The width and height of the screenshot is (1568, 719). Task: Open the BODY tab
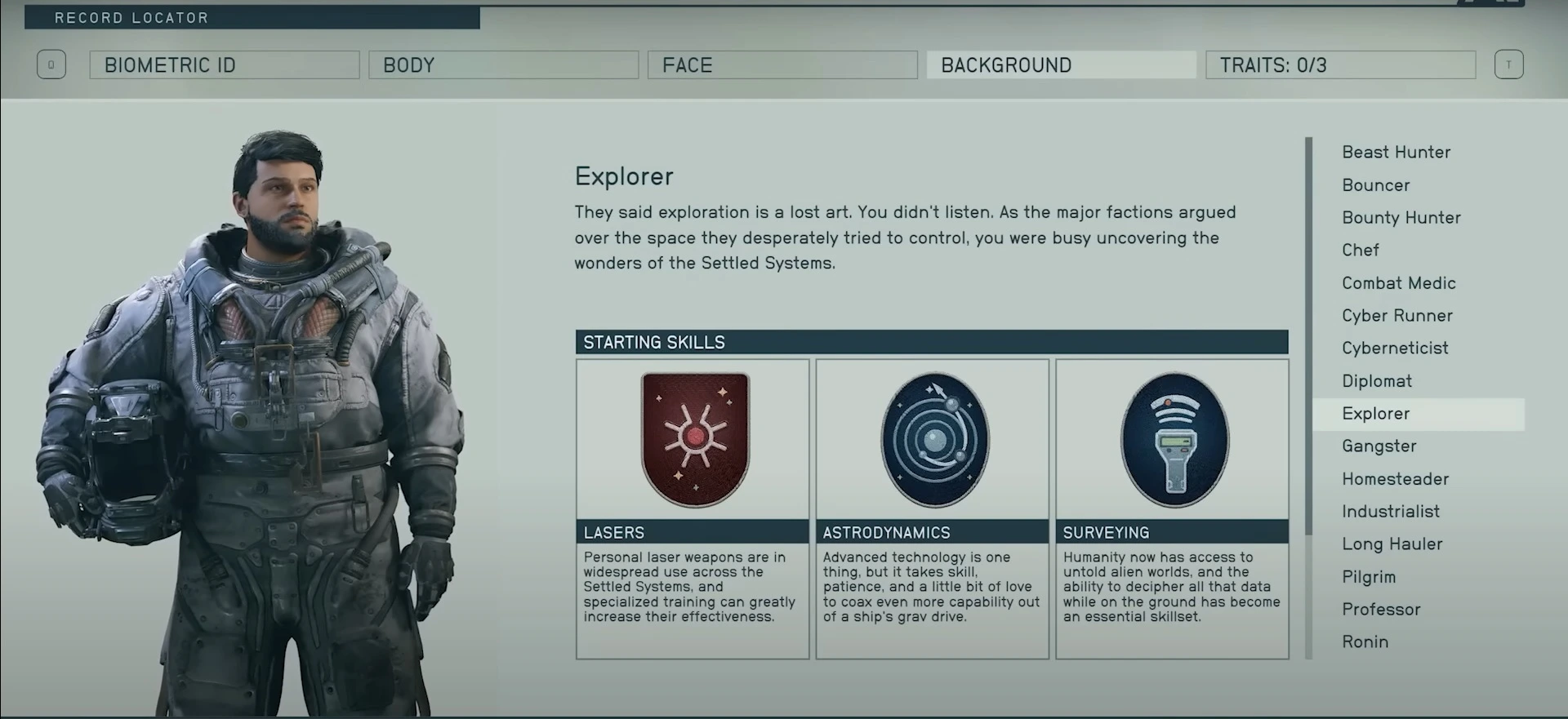pos(503,64)
